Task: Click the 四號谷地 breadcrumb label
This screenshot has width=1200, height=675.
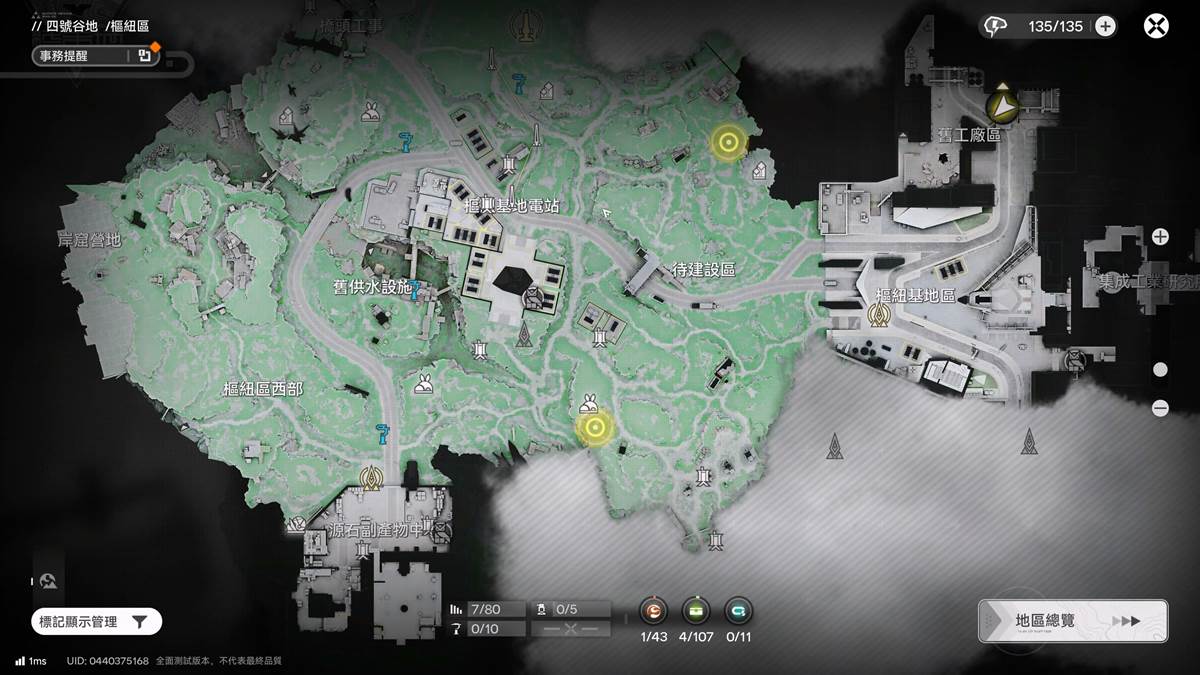Action: pos(72,26)
